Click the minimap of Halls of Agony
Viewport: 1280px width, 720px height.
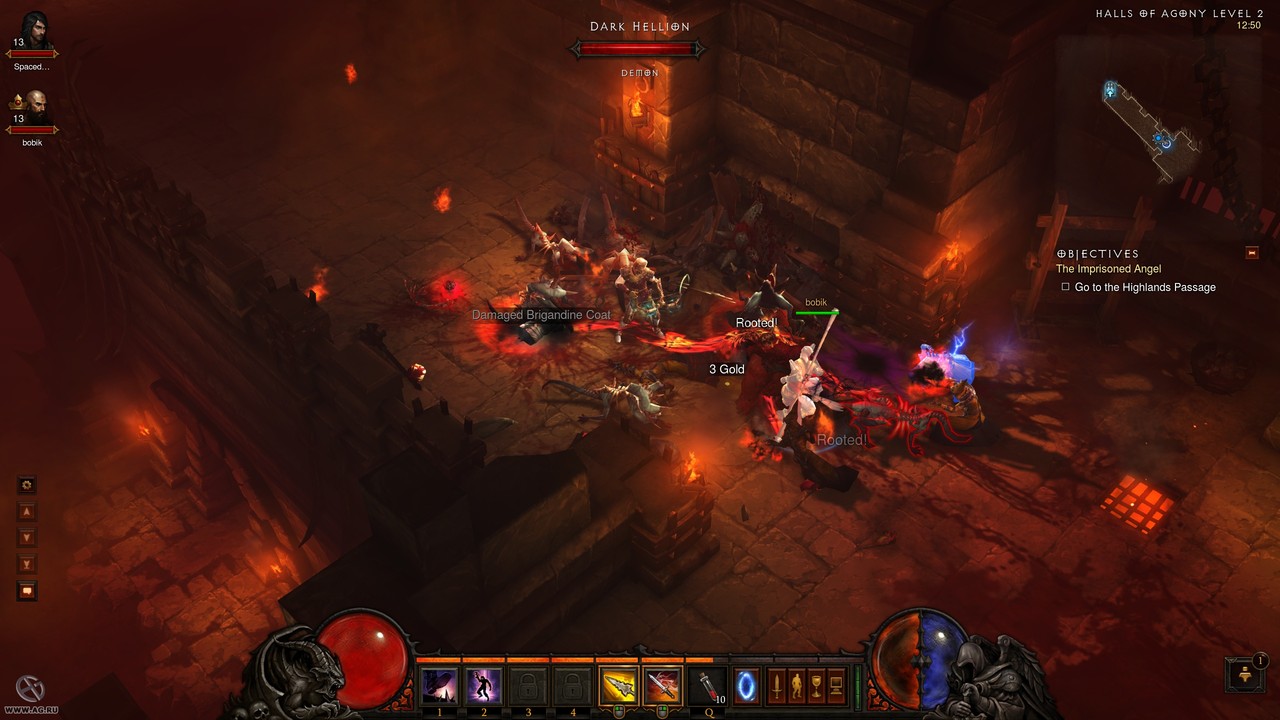click(x=1150, y=130)
